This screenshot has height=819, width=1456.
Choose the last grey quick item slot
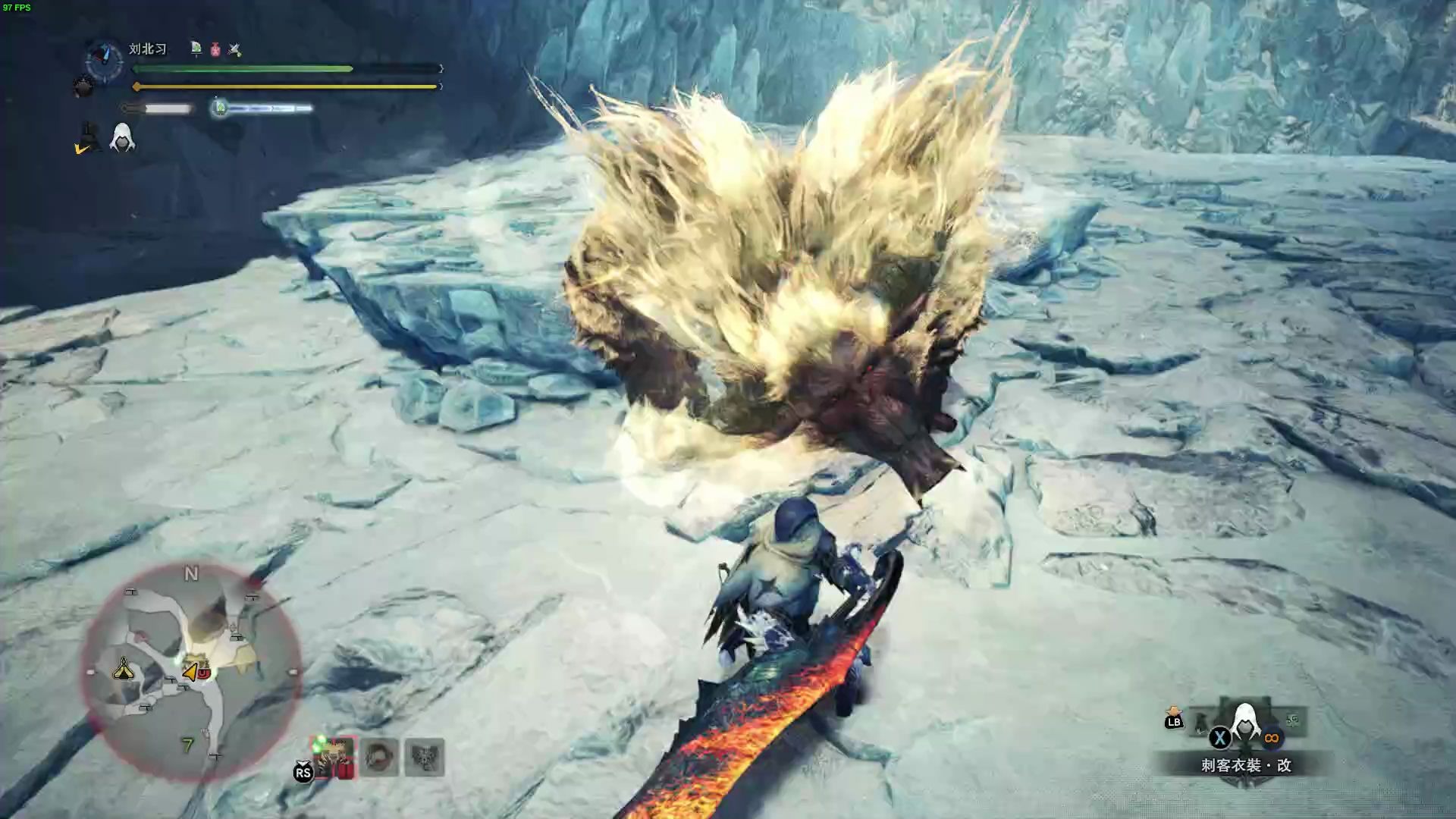pyautogui.click(x=425, y=757)
